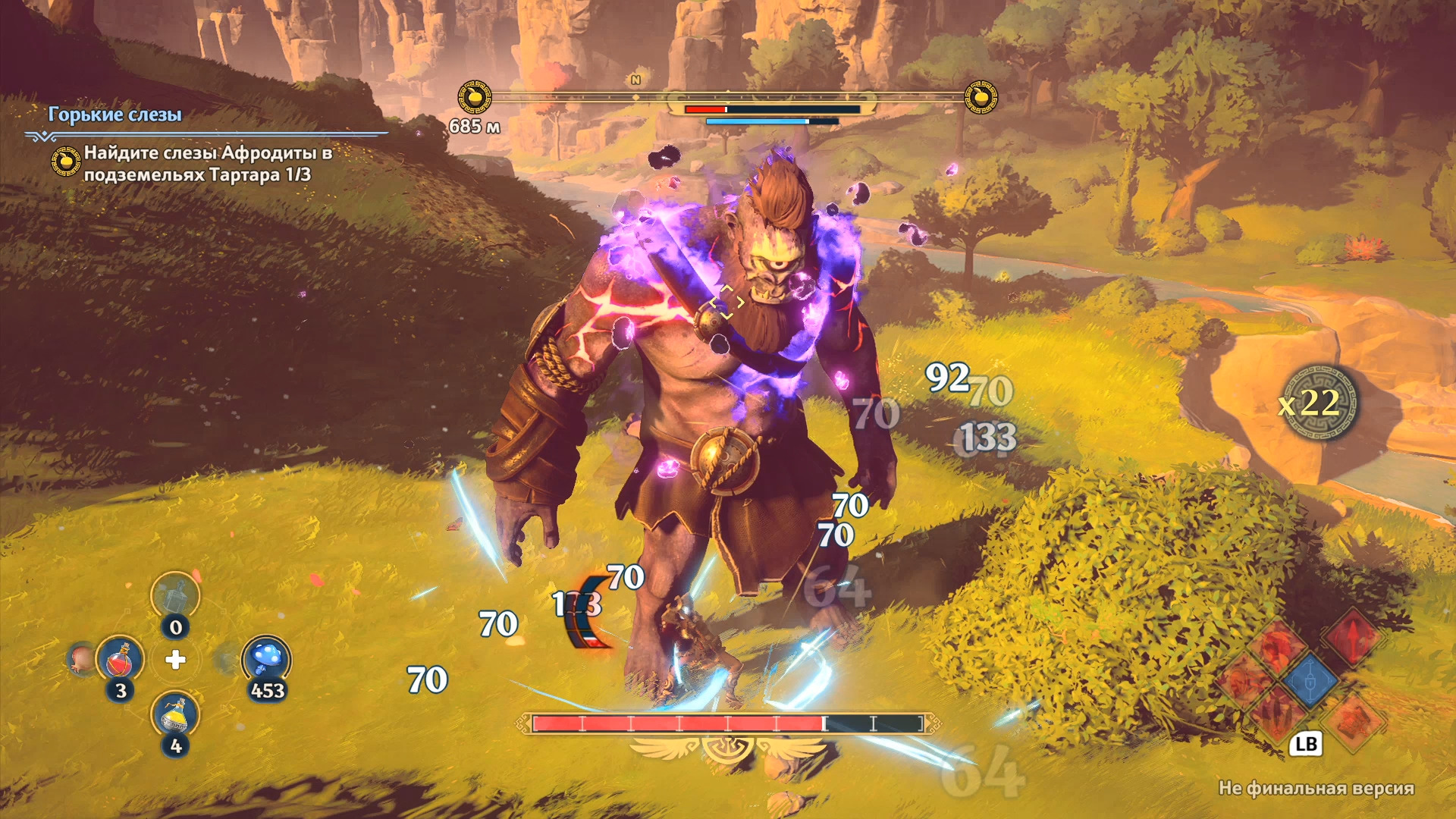Activate the three spikes ability
This screenshot has height=819, width=1456.
point(1278,714)
